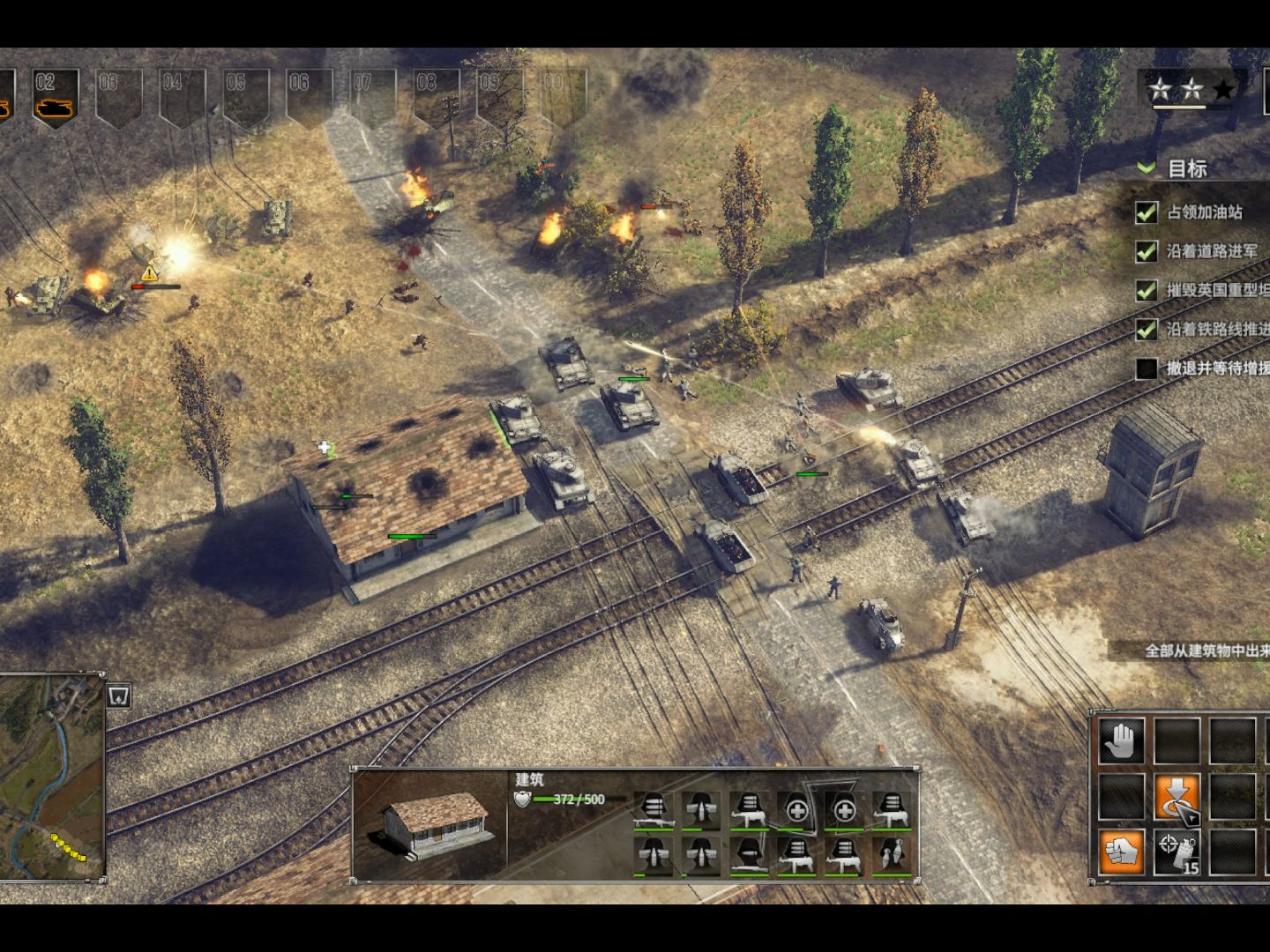The width and height of the screenshot is (1270, 952).
Task: Select empty control group 05 banner
Action: pos(244,97)
